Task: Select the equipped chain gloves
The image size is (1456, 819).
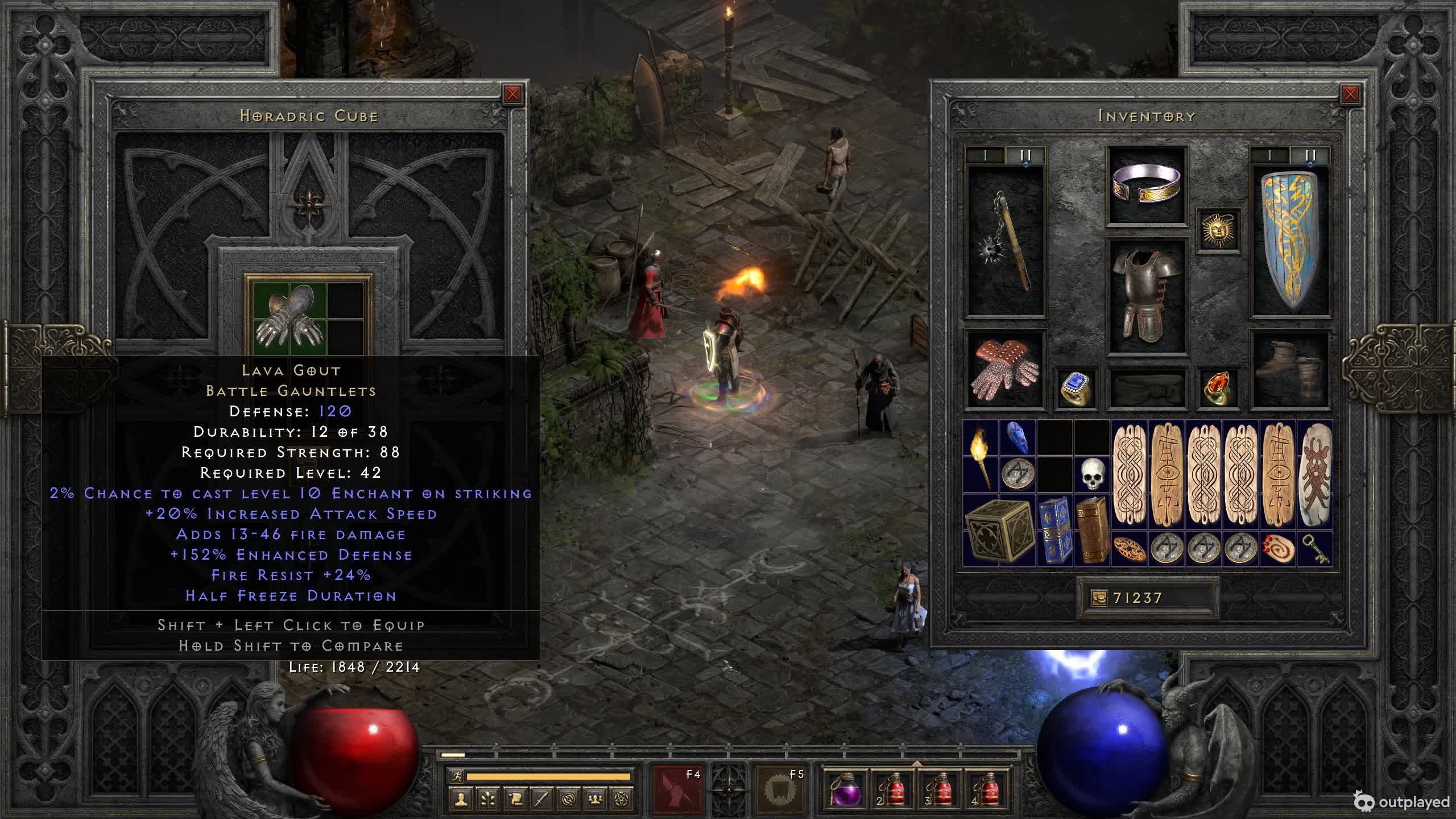Action: pos(1006,370)
